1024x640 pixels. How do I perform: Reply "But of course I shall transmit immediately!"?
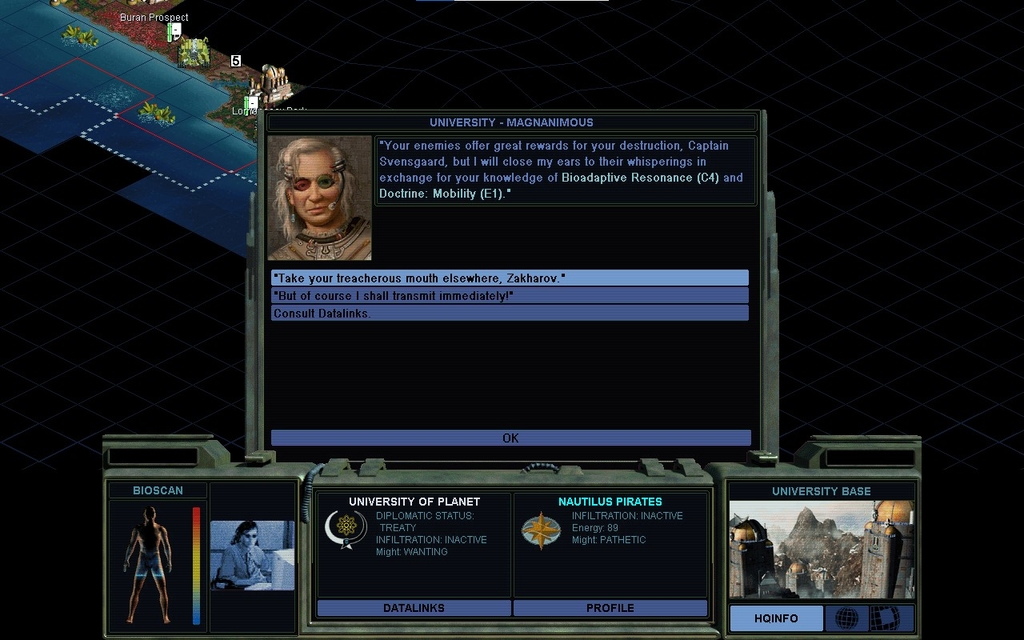(x=509, y=296)
